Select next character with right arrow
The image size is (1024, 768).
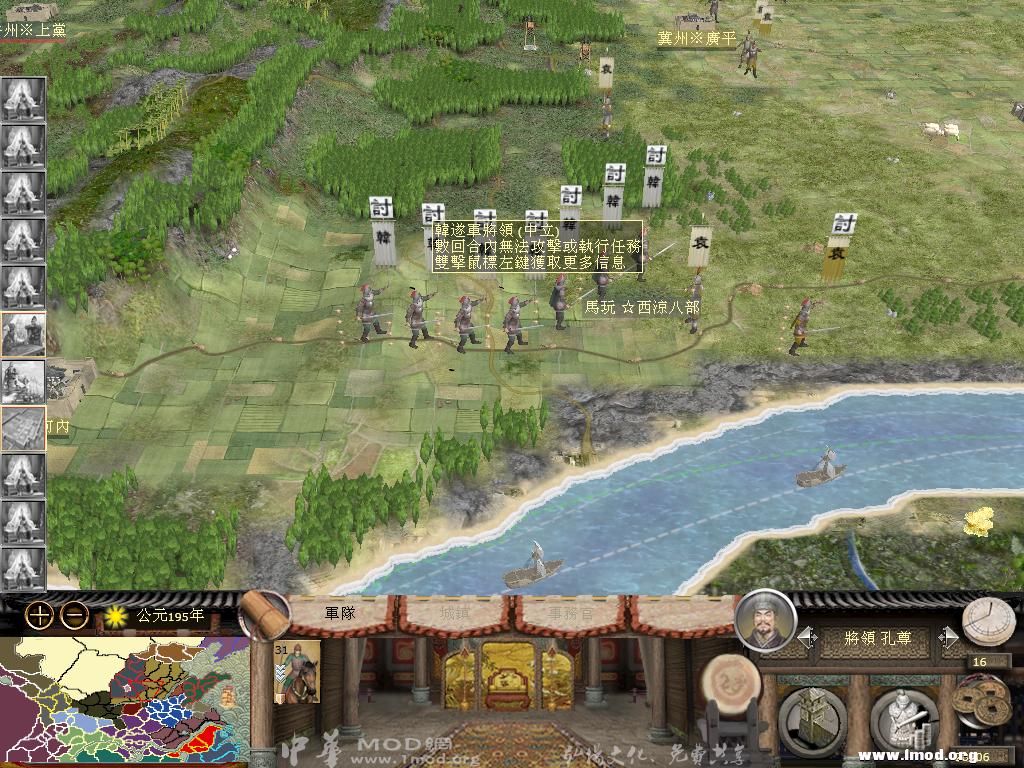(949, 637)
